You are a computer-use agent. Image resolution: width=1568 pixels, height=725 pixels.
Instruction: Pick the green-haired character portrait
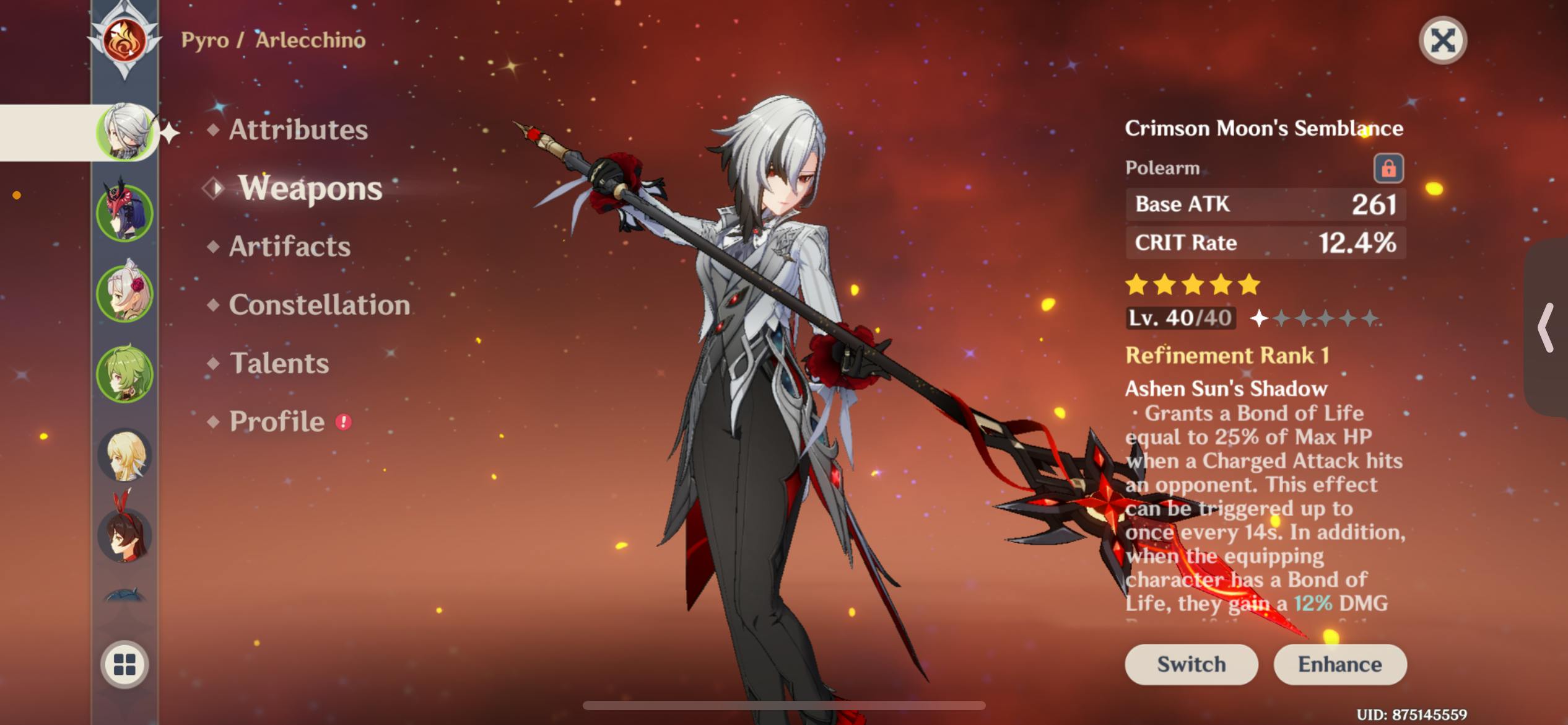pyautogui.click(x=124, y=374)
